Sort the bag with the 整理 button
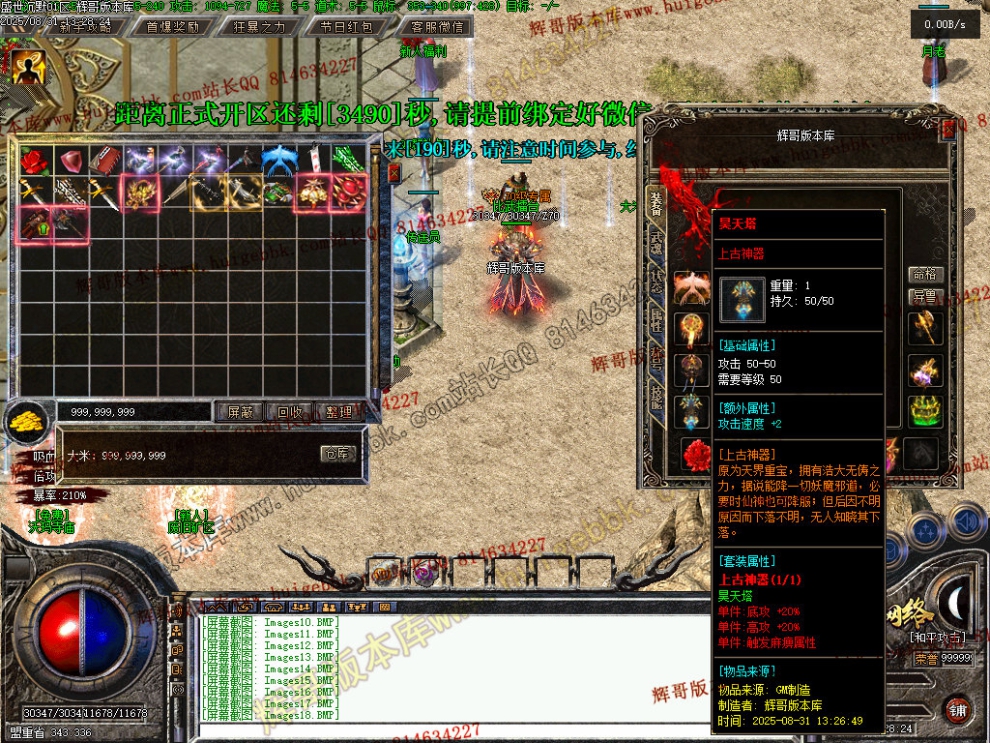 click(x=339, y=411)
